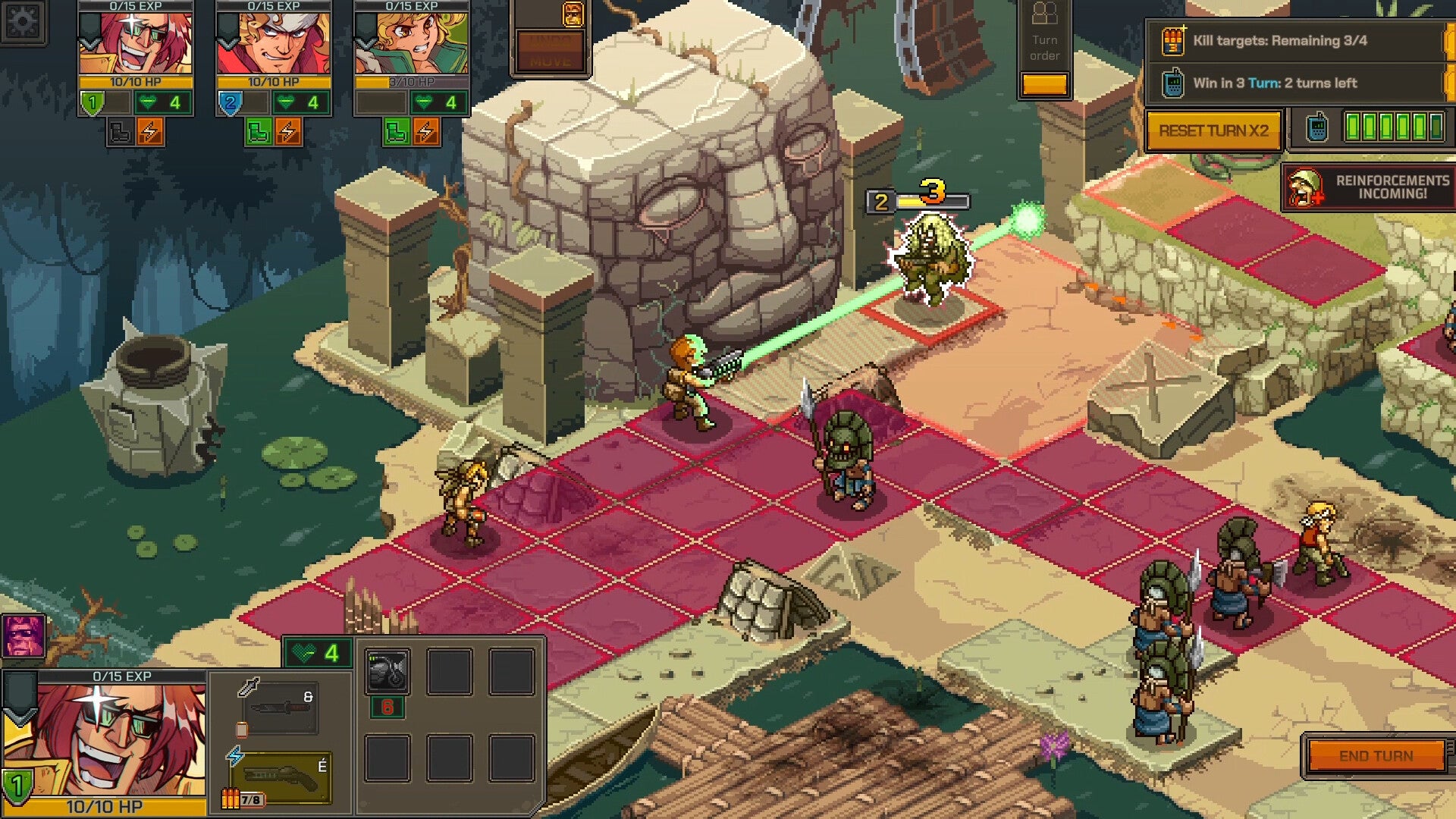Toggle the level 1 green shield badge
The width and height of the screenshot is (1456, 819).
[x=92, y=102]
